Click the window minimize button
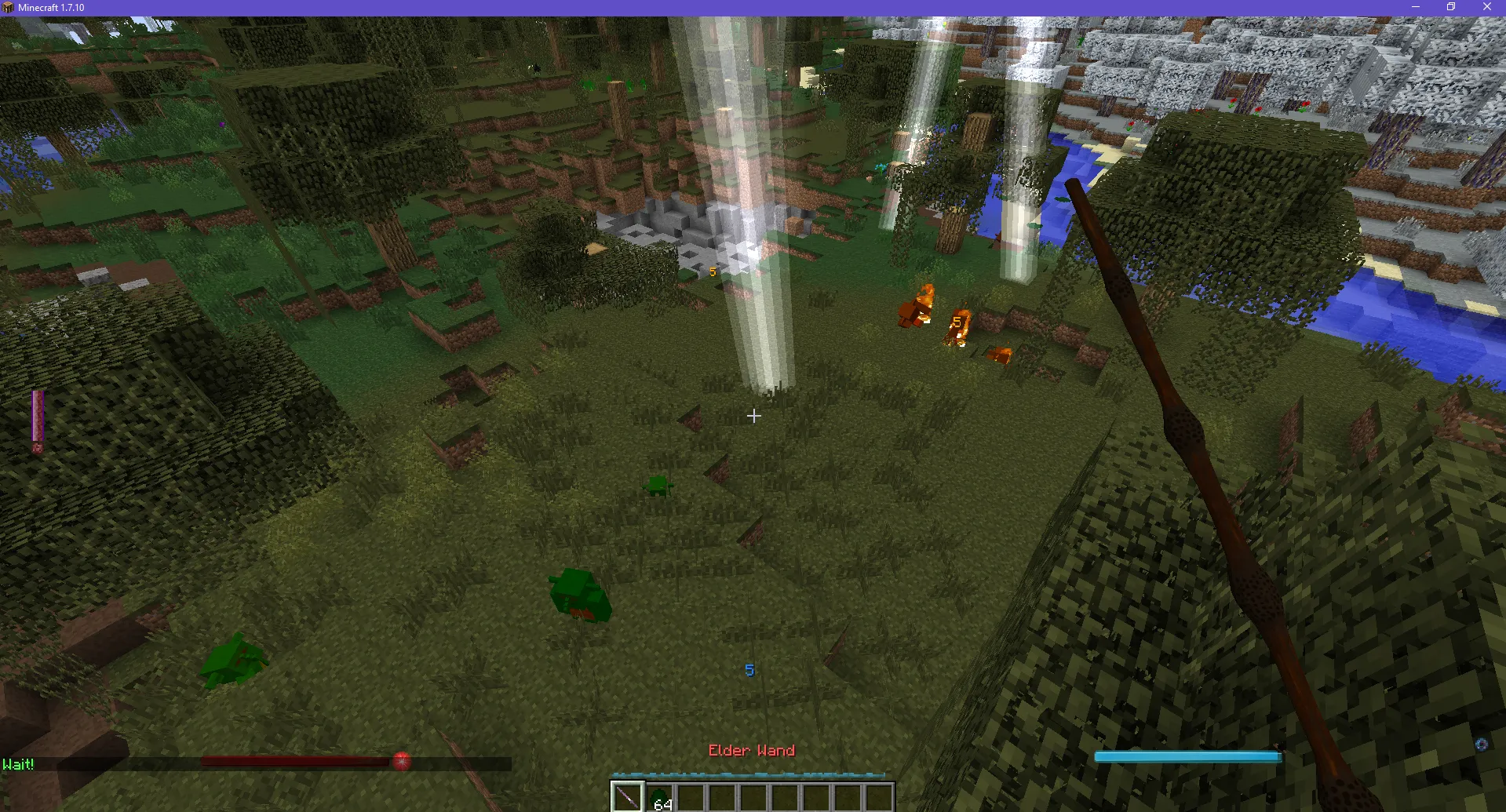Viewport: 1506px width, 812px height. coord(1415,7)
